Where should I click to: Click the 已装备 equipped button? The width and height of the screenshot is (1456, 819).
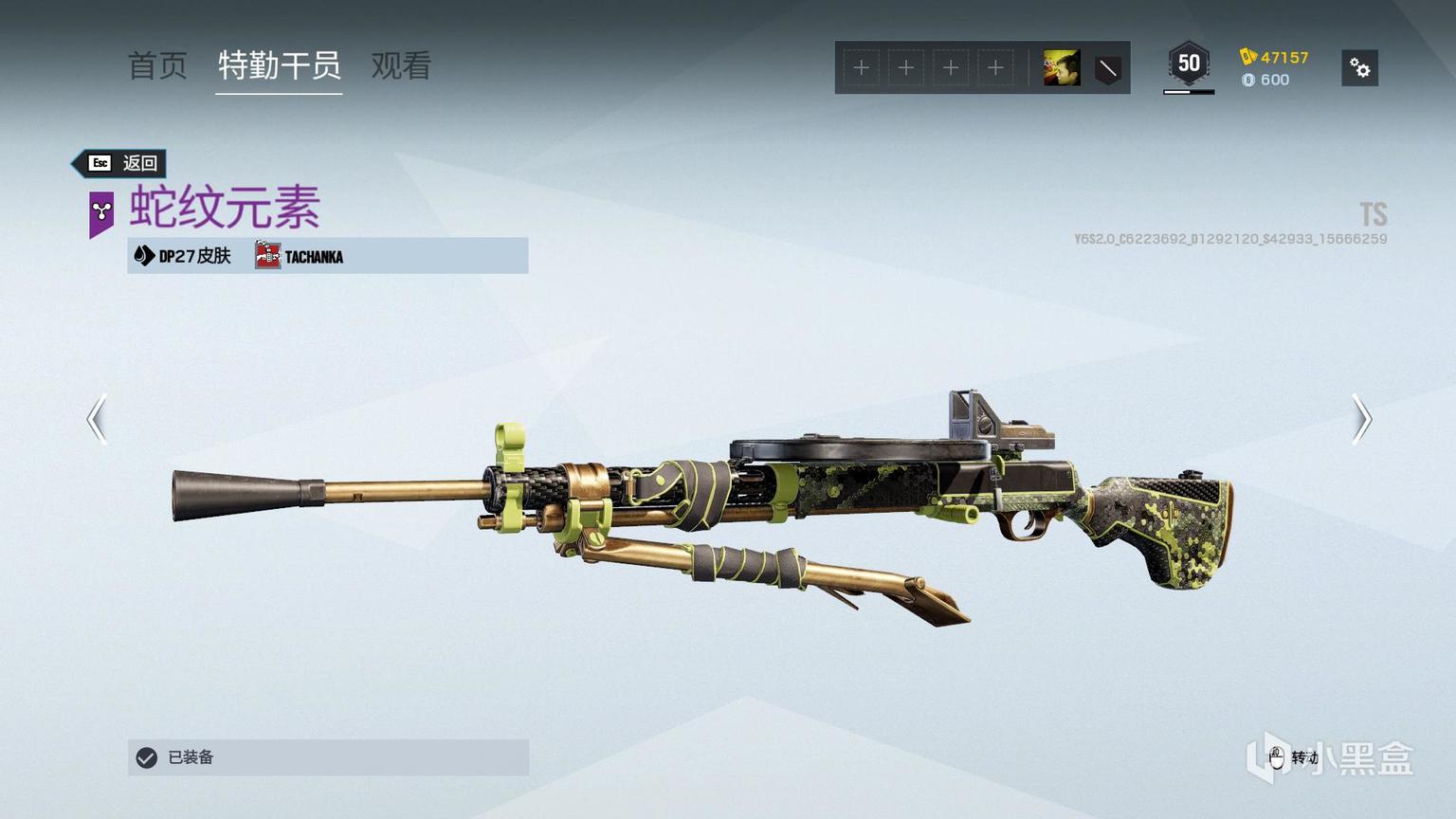click(328, 757)
